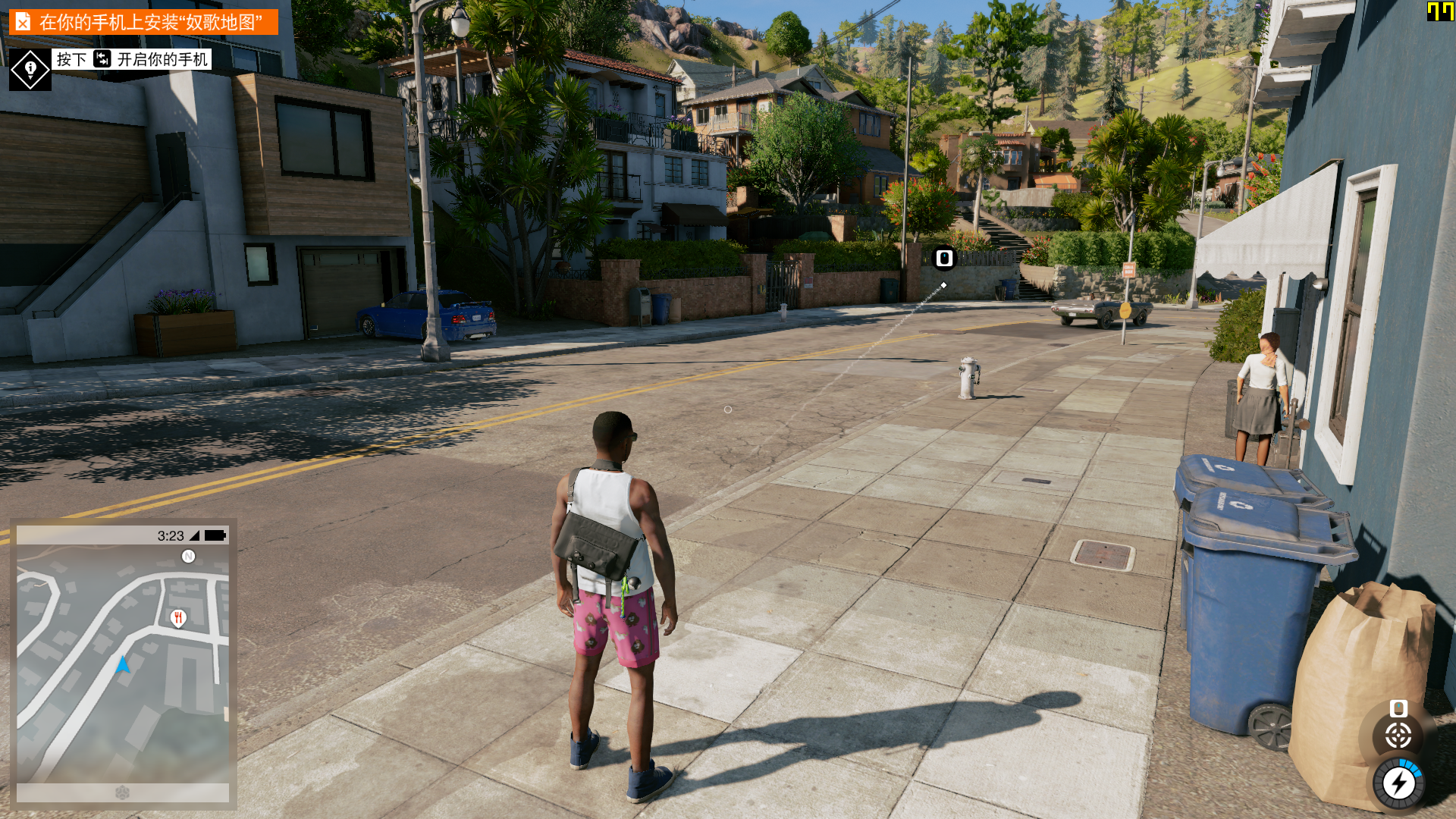
Task: Click the objective waypoint marker
Action: [x=944, y=259]
